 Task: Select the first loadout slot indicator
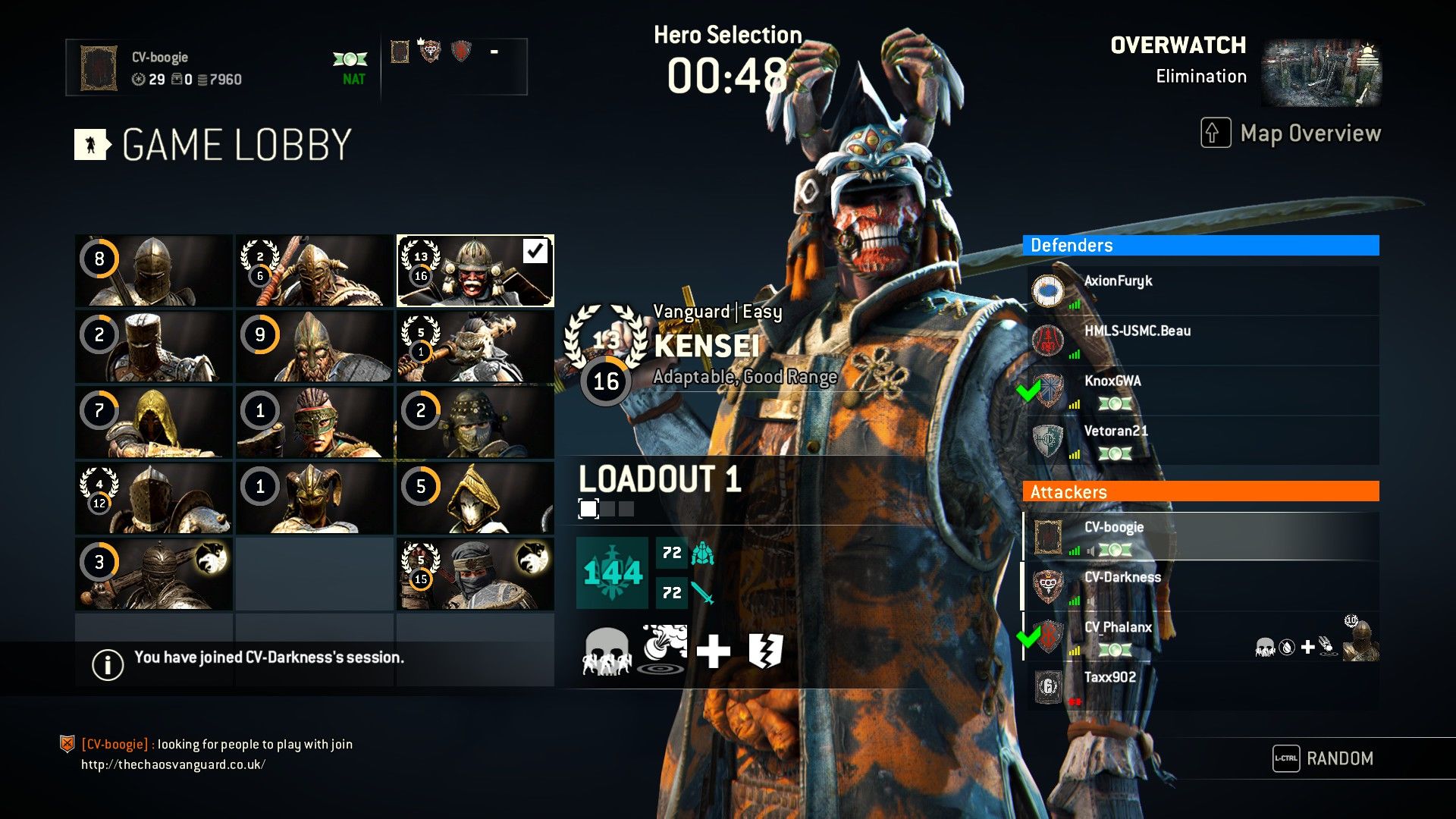click(x=588, y=508)
